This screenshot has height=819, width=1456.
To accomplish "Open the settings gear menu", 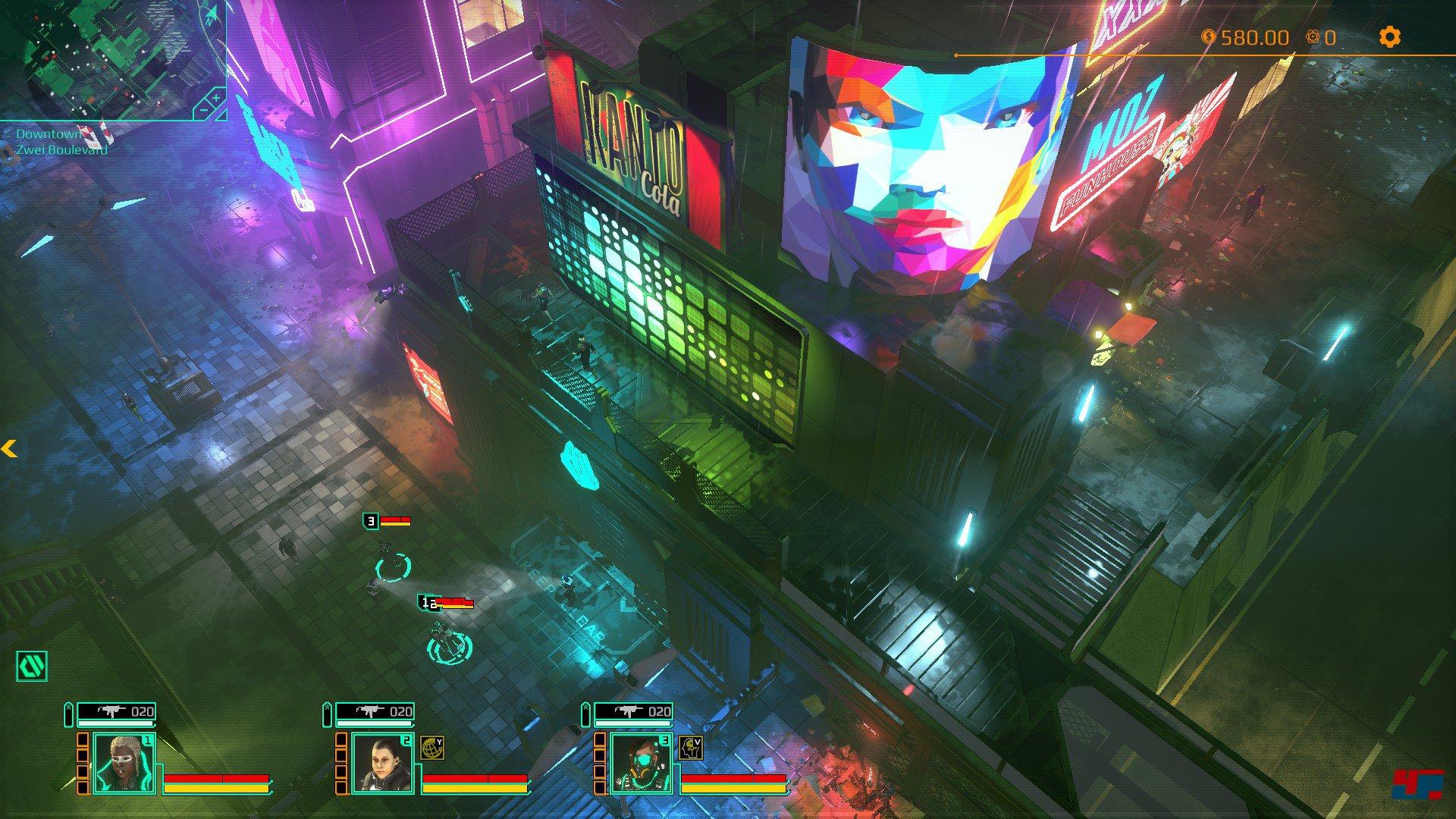I will tap(1389, 37).
